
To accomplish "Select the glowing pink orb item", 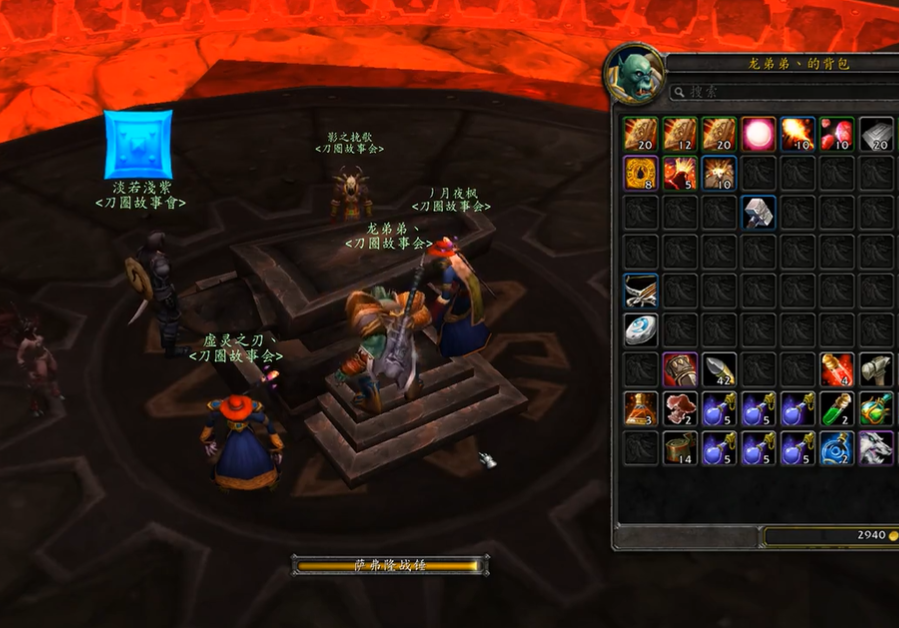I will 759,133.
